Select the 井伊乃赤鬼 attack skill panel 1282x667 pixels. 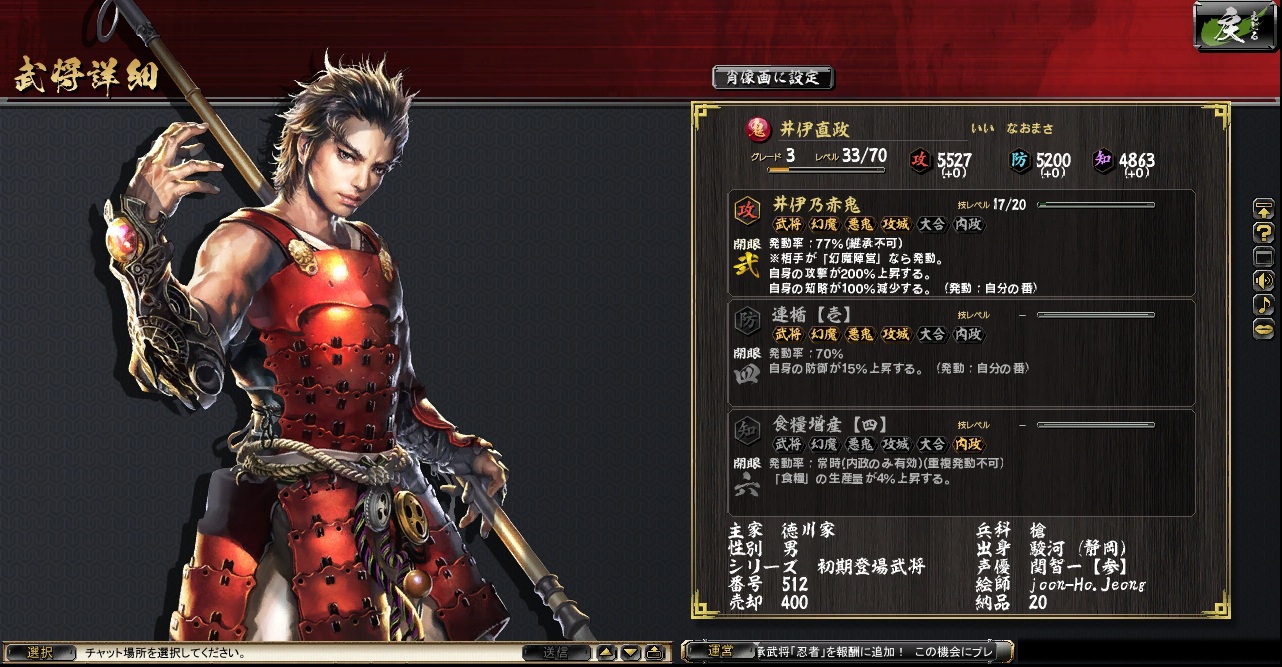(x=961, y=243)
